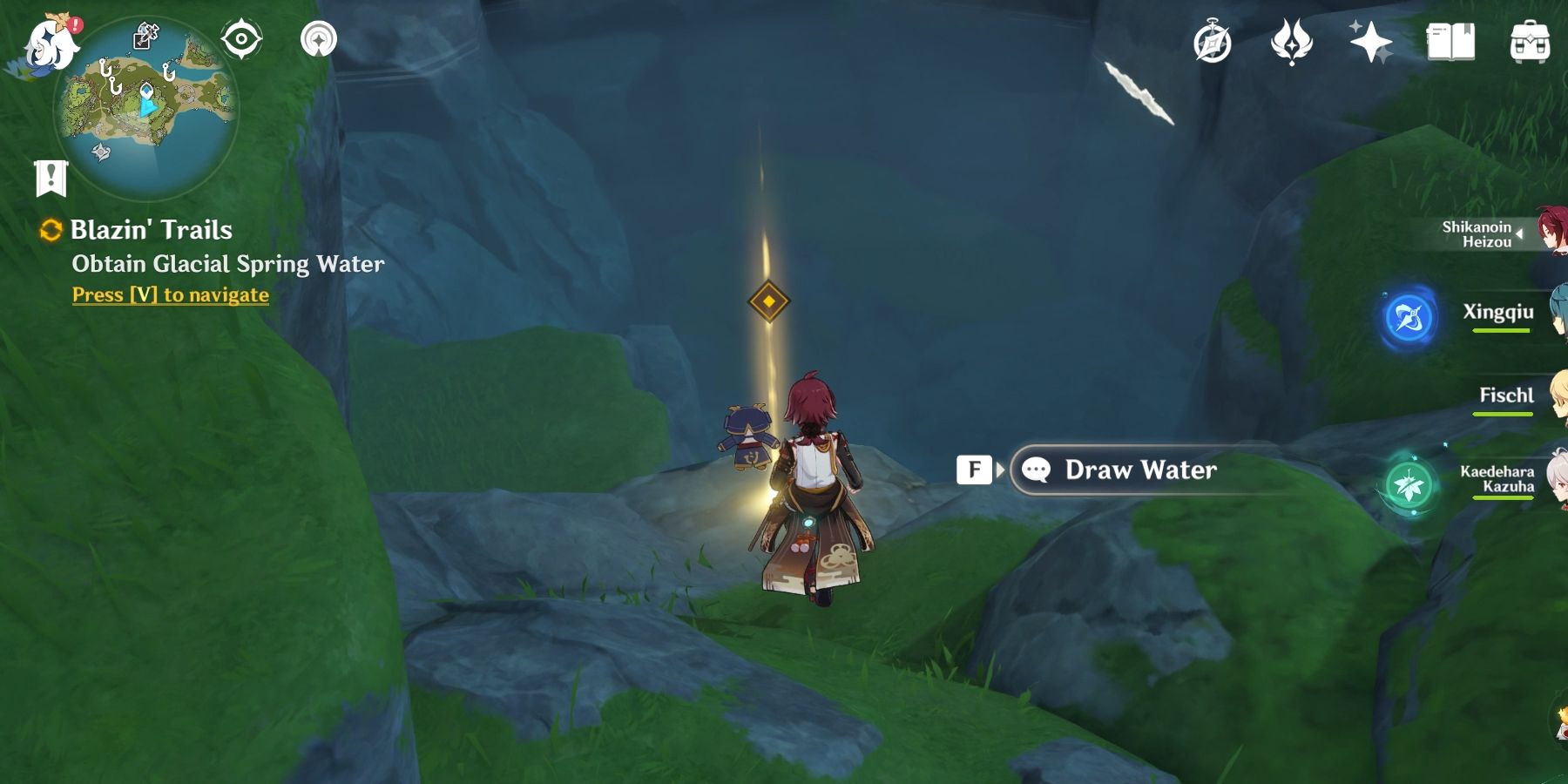Click the fishing hook marker on the minimap

pyautogui.click(x=105, y=70)
